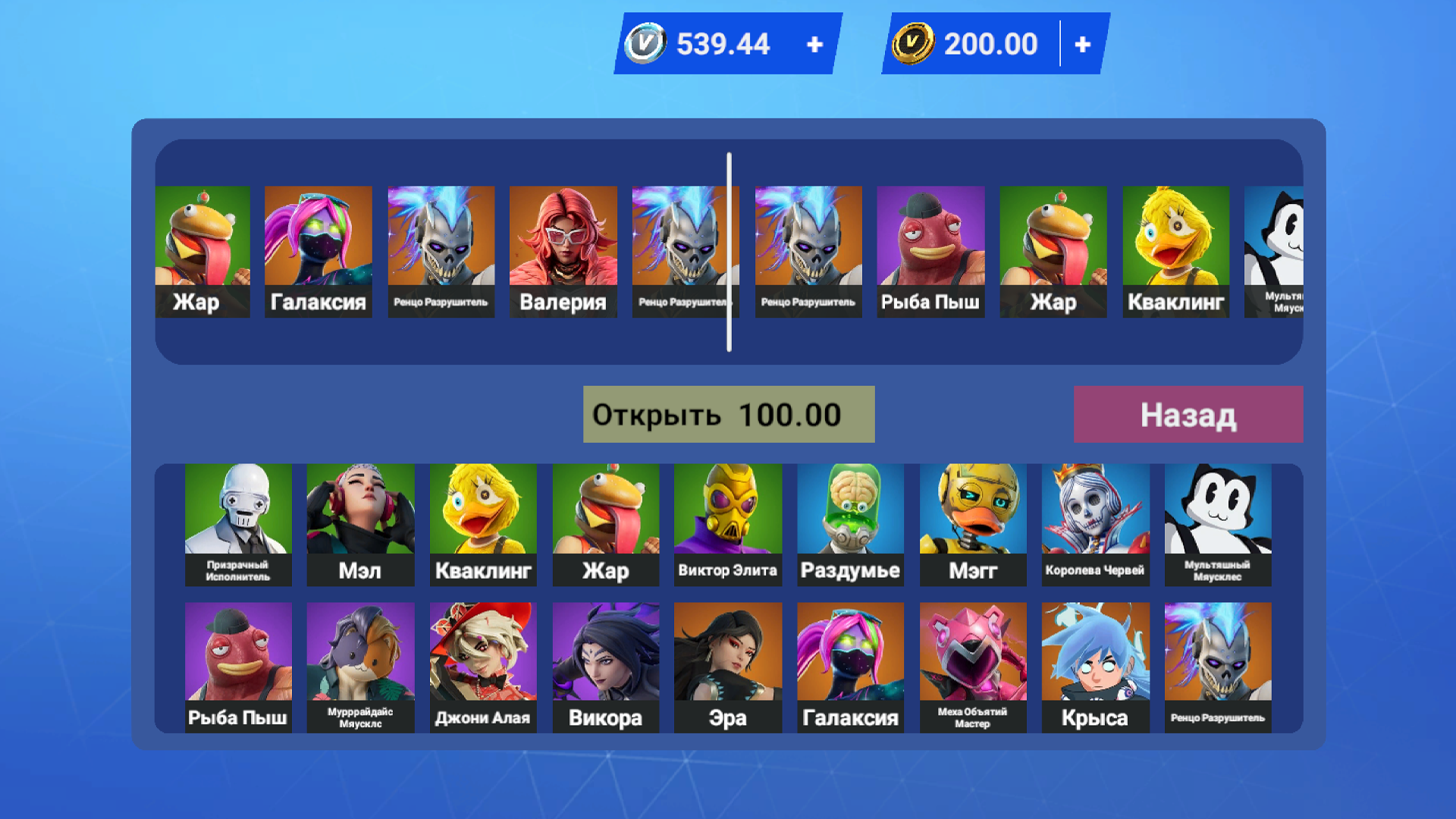
Task: Click the Валерия portrait in the carousel
Action: pos(563,243)
